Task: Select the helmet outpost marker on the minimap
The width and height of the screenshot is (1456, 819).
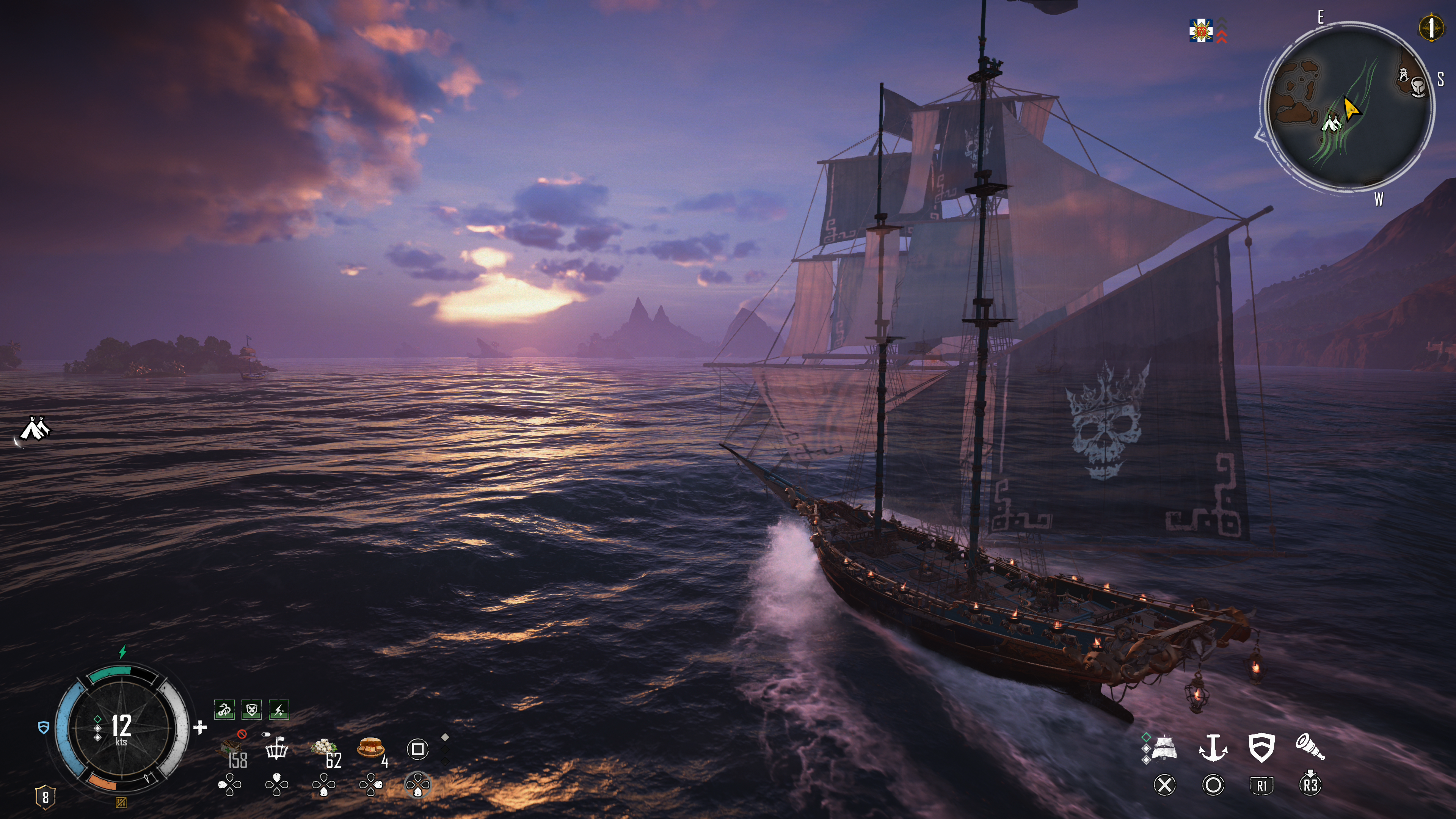Action: [x=1418, y=86]
